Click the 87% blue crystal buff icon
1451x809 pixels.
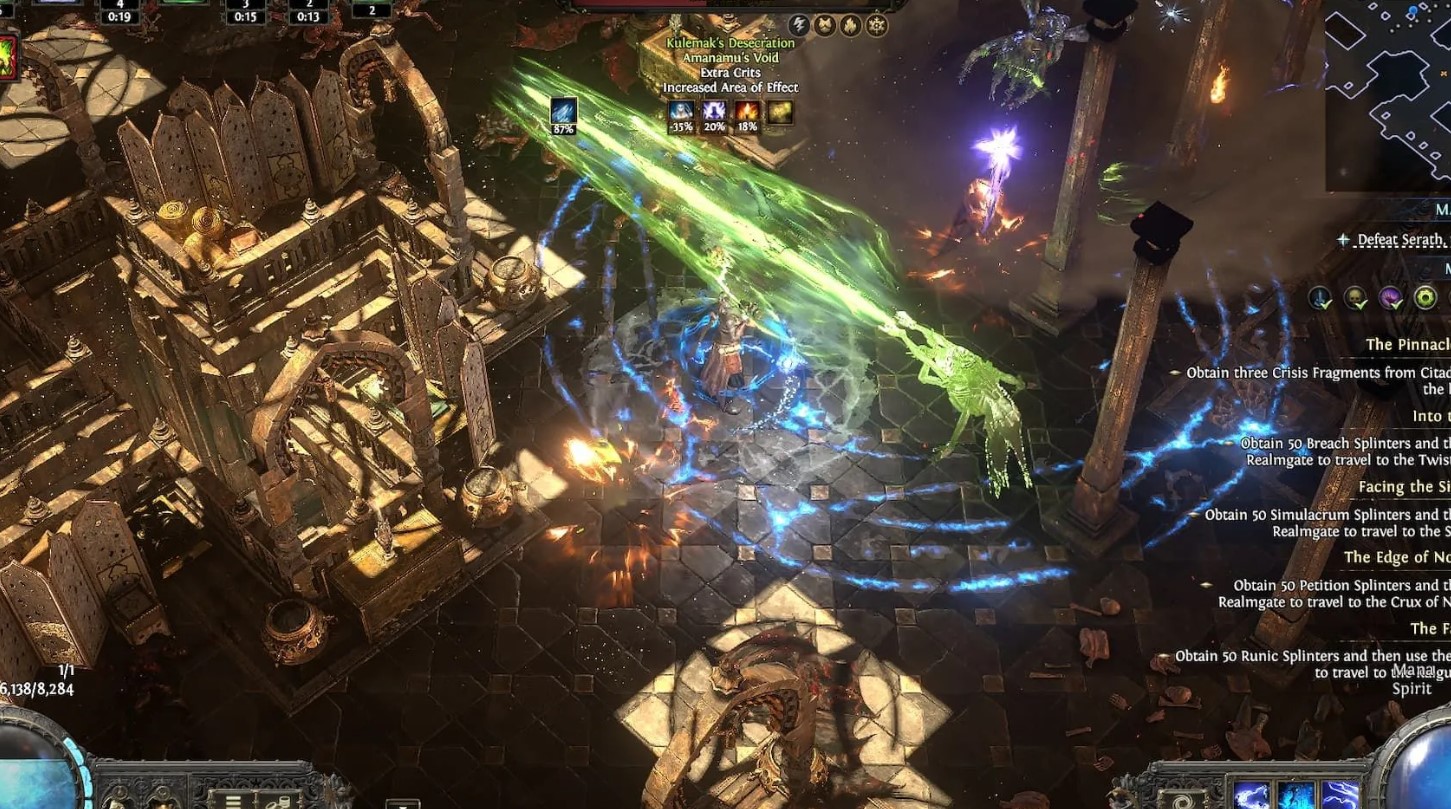point(563,111)
